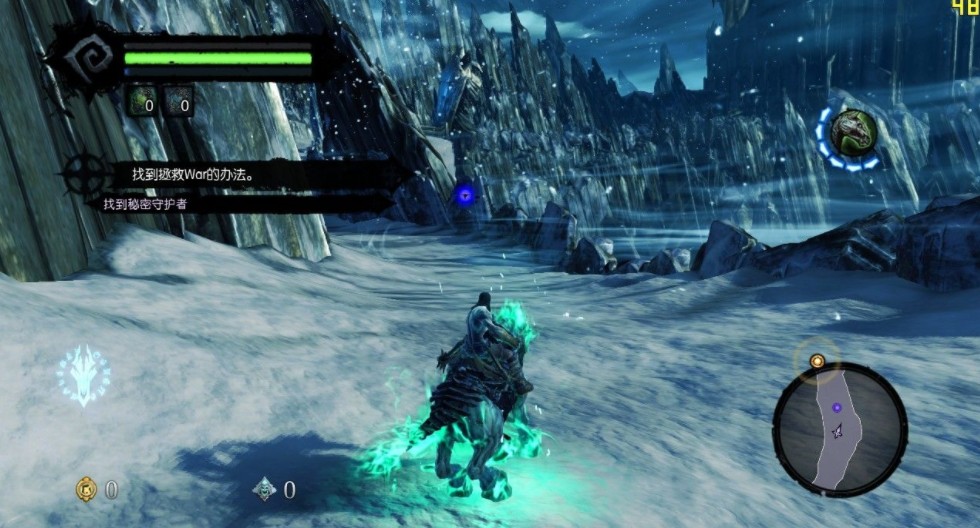This screenshot has width=980, height=528.
Task: Activate the glowing blue Reaper form icon
Action: tap(82, 374)
